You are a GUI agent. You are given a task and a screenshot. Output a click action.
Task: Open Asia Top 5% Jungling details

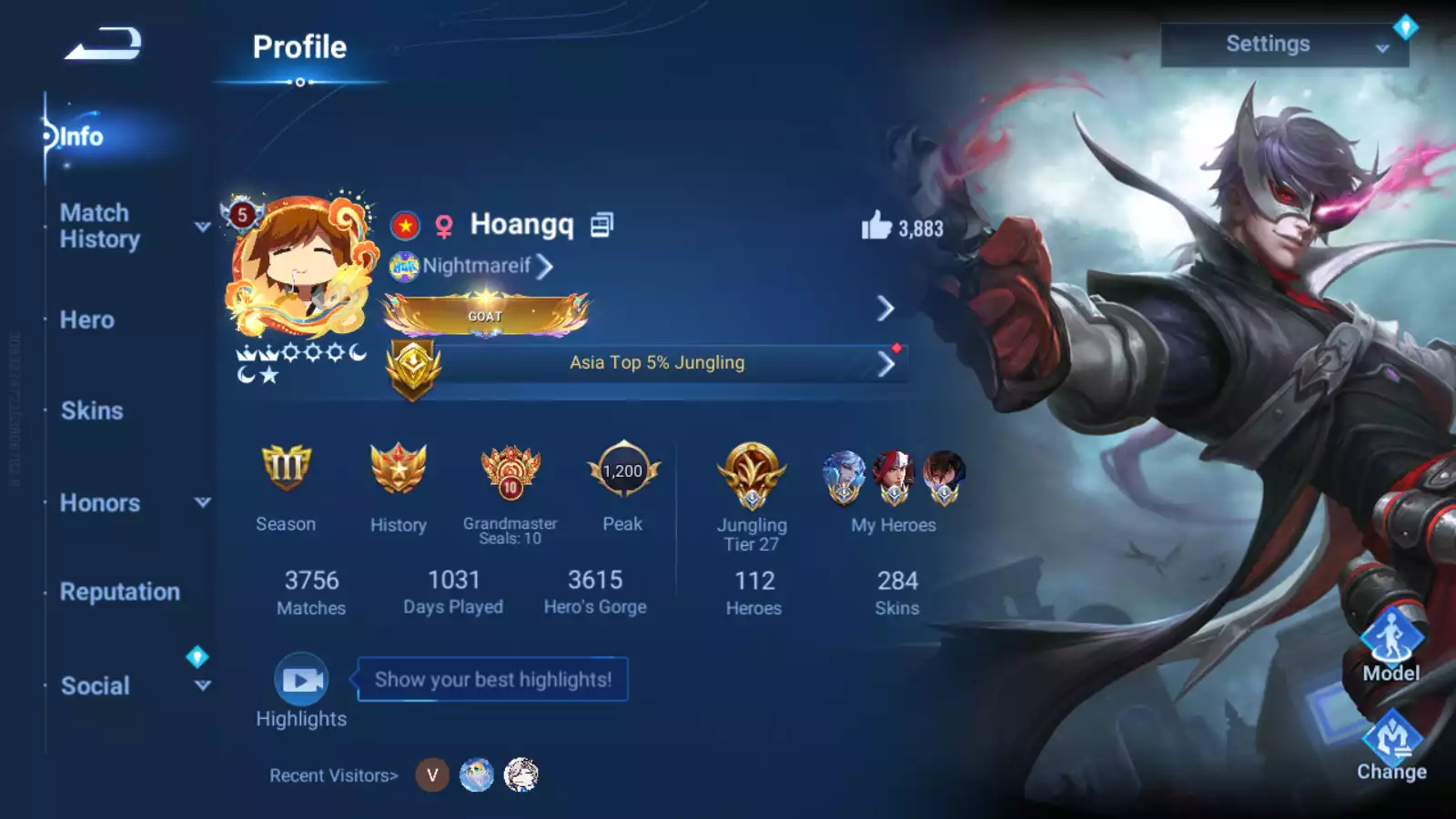[x=655, y=362]
